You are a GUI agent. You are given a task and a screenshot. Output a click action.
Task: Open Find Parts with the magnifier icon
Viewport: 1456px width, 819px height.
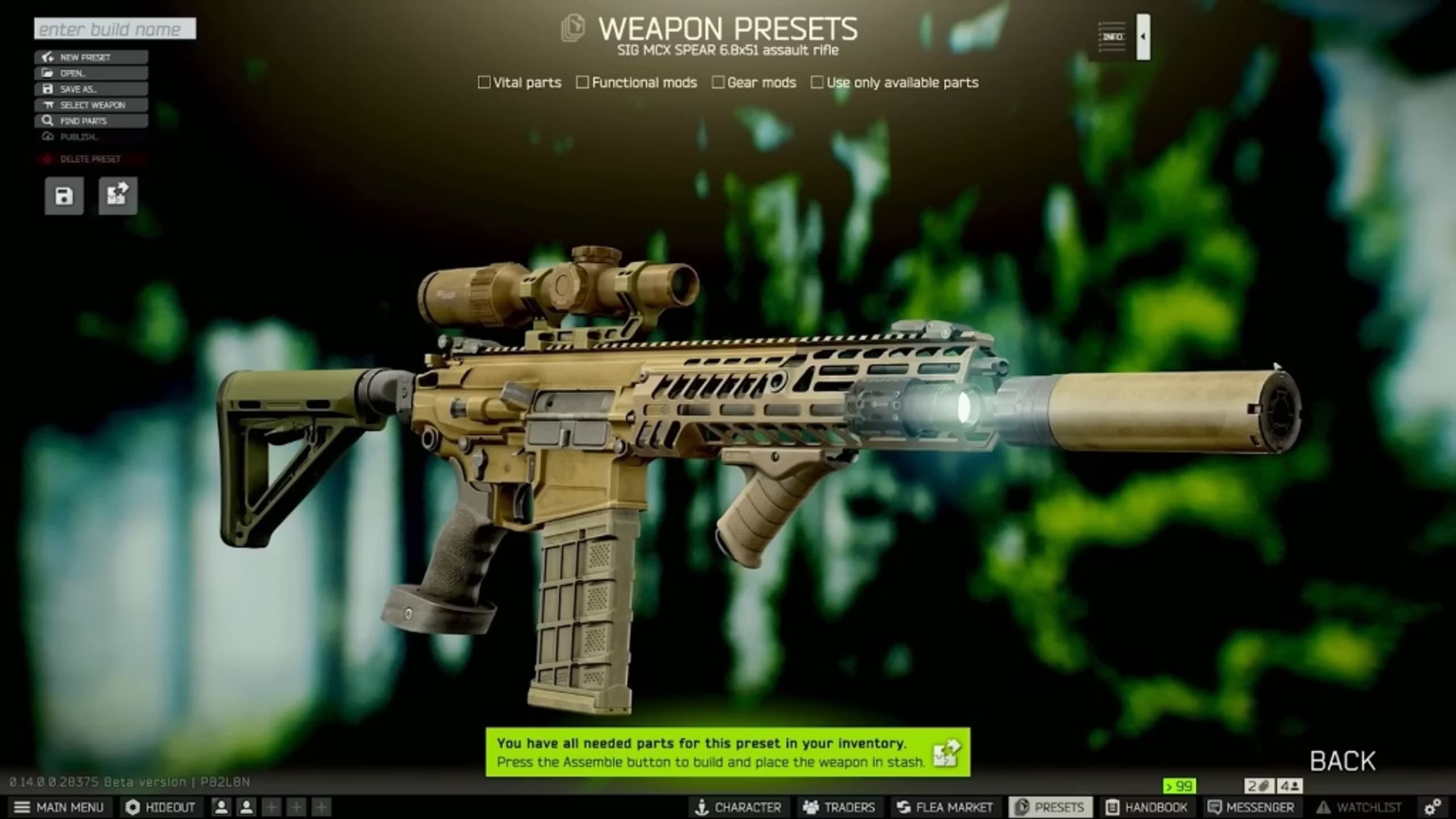click(47, 121)
